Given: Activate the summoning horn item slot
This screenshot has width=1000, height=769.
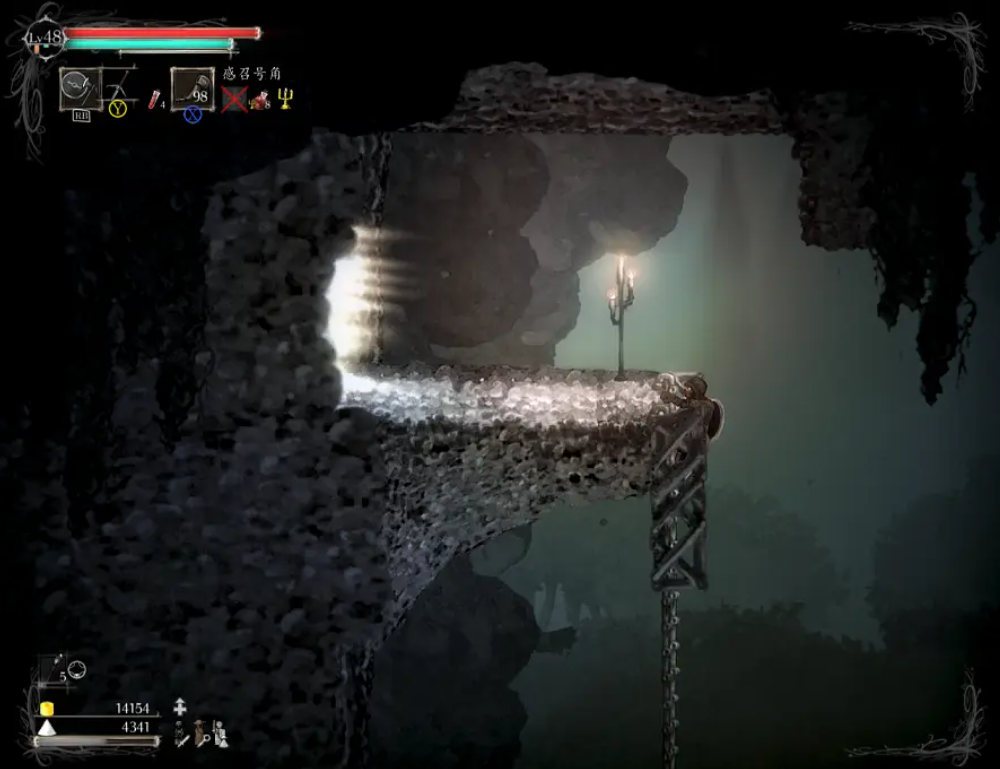Looking at the screenshot, I should 190,87.
